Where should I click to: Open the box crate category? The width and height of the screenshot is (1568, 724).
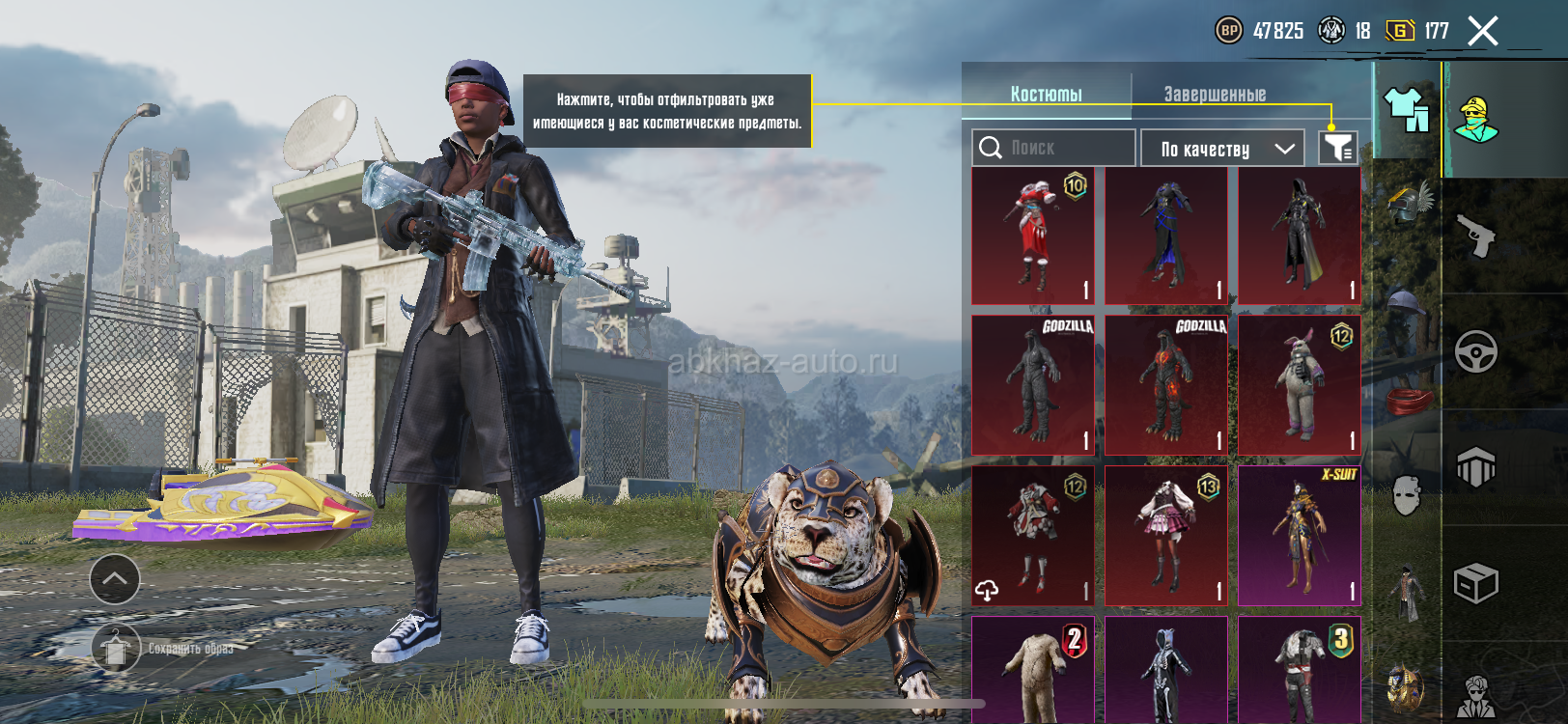1476,583
